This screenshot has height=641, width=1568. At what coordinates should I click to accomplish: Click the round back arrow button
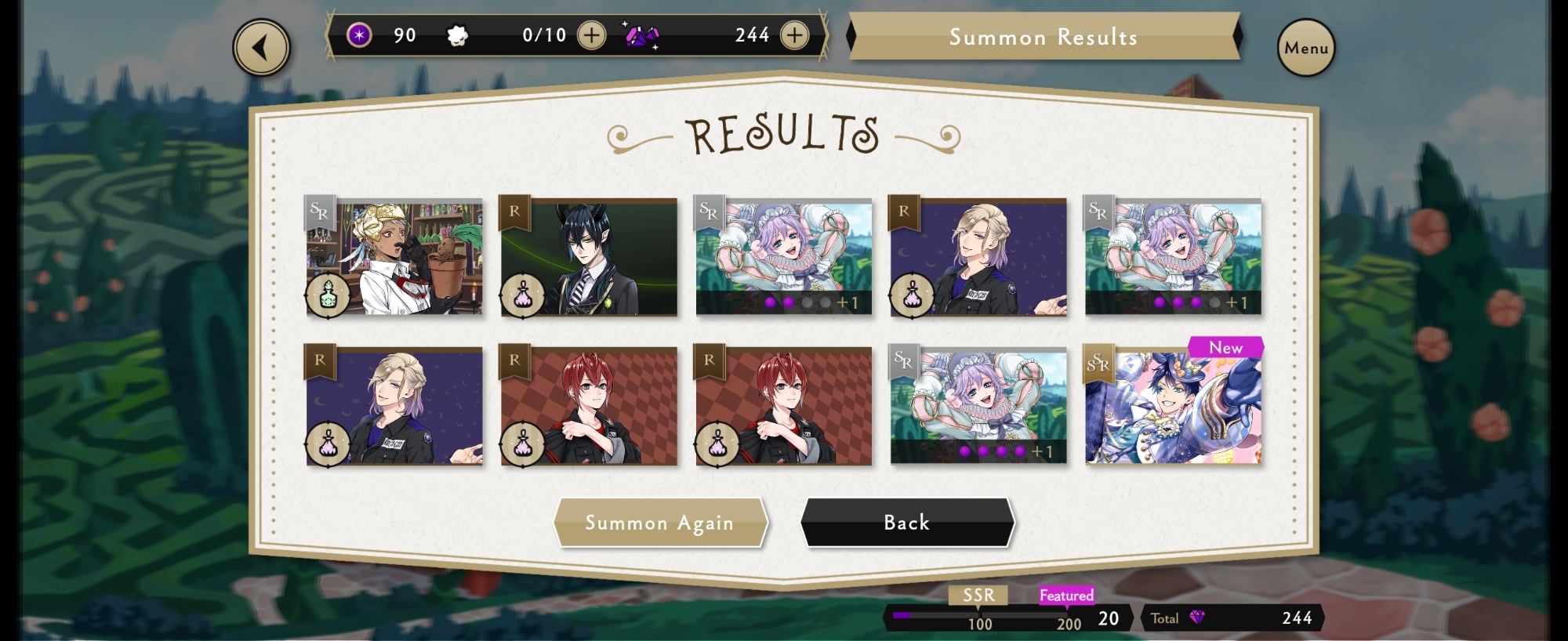coord(261,48)
